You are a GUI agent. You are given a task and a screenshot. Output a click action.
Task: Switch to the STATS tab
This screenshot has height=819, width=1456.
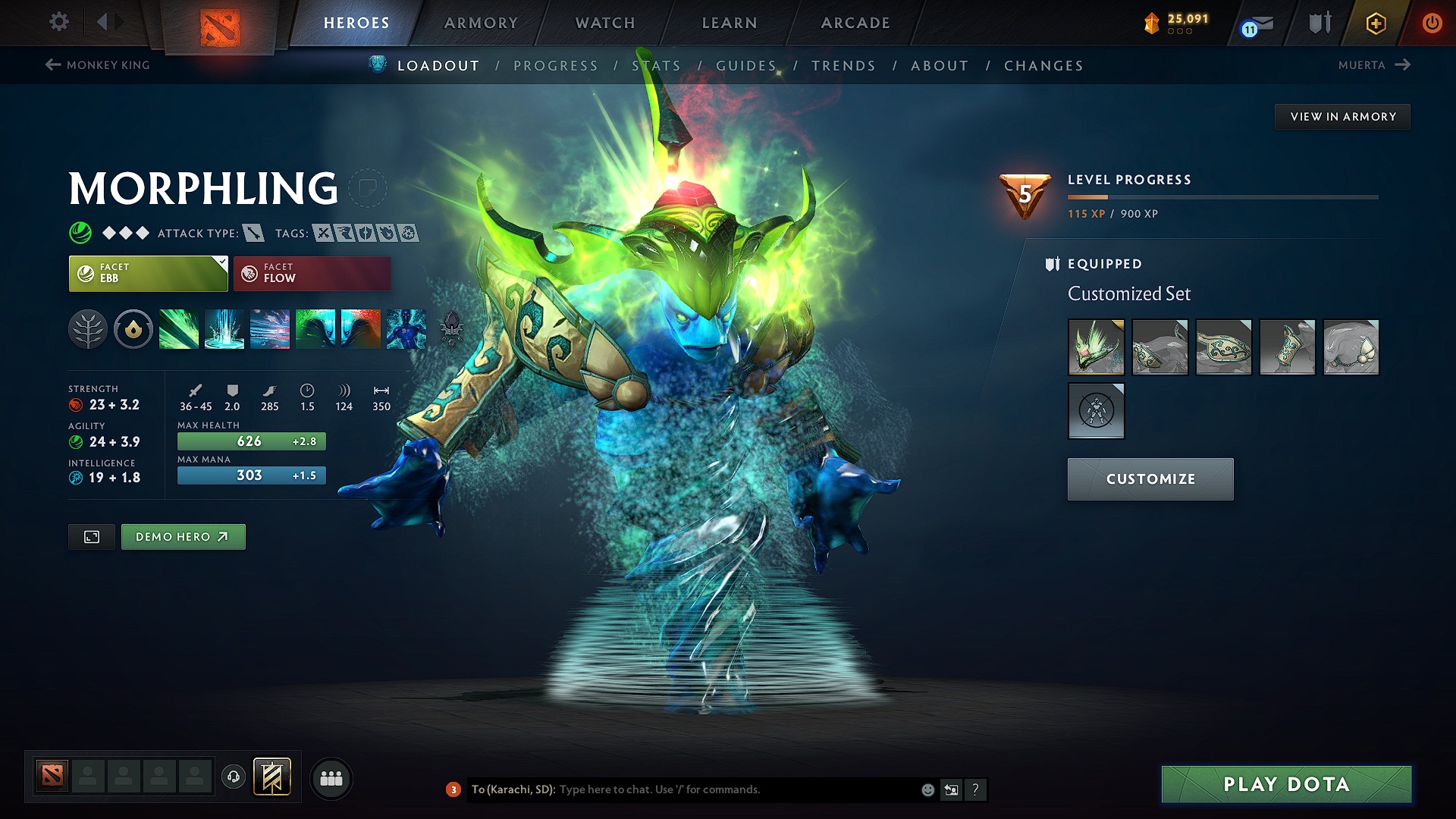point(657,65)
